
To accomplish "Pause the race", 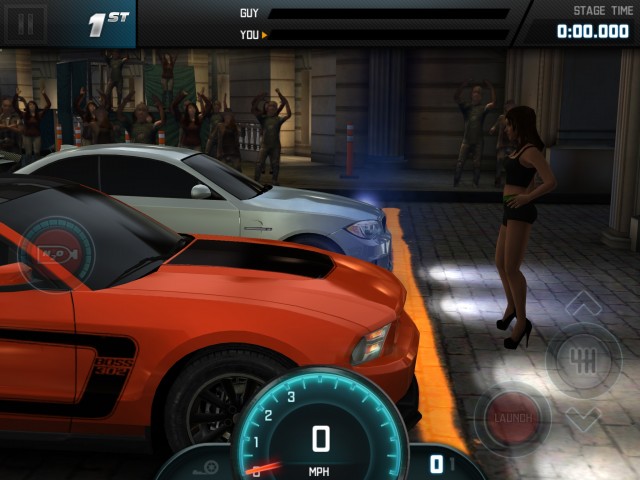I will (x=26, y=23).
